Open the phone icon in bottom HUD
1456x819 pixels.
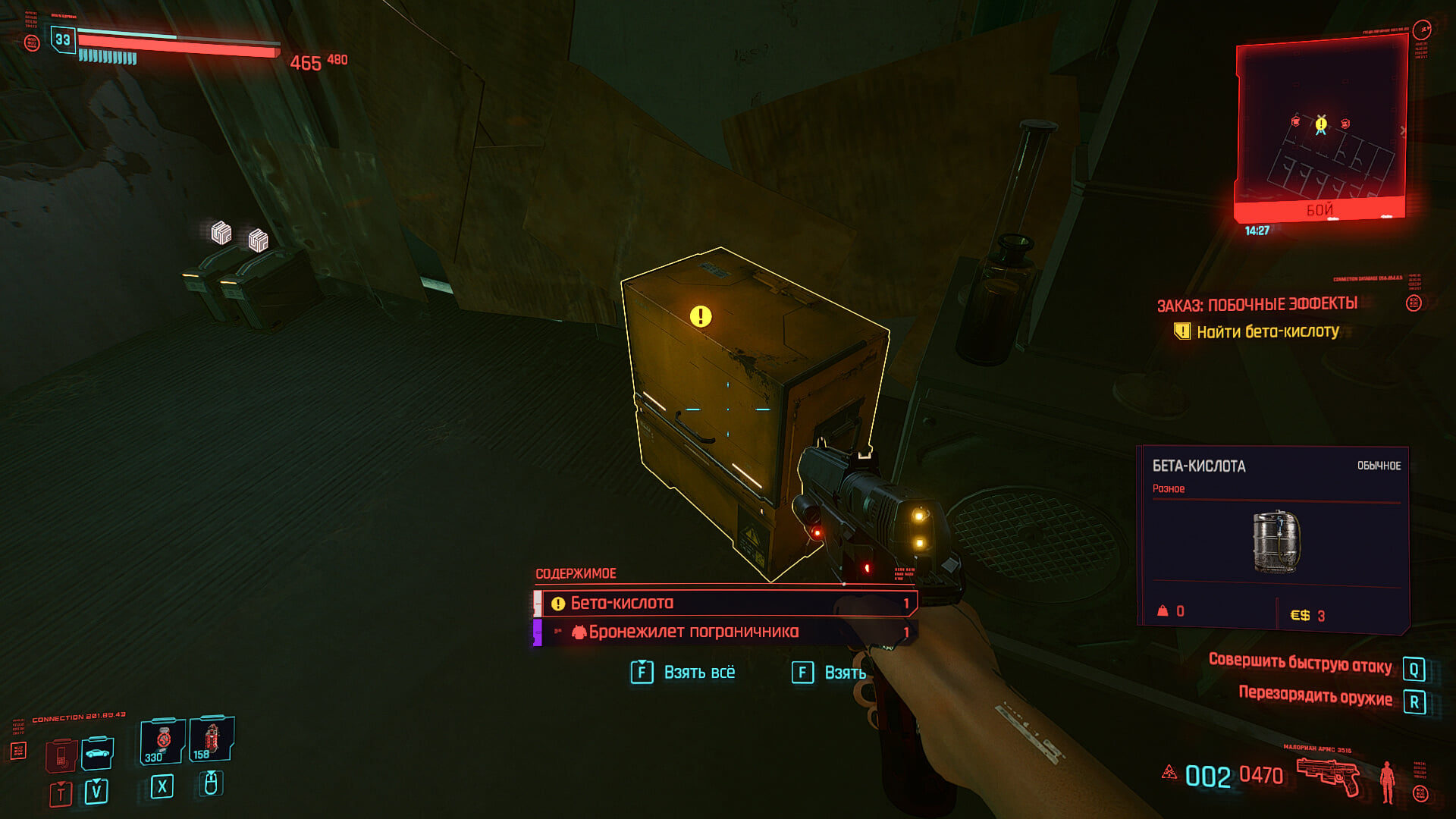tap(61, 755)
